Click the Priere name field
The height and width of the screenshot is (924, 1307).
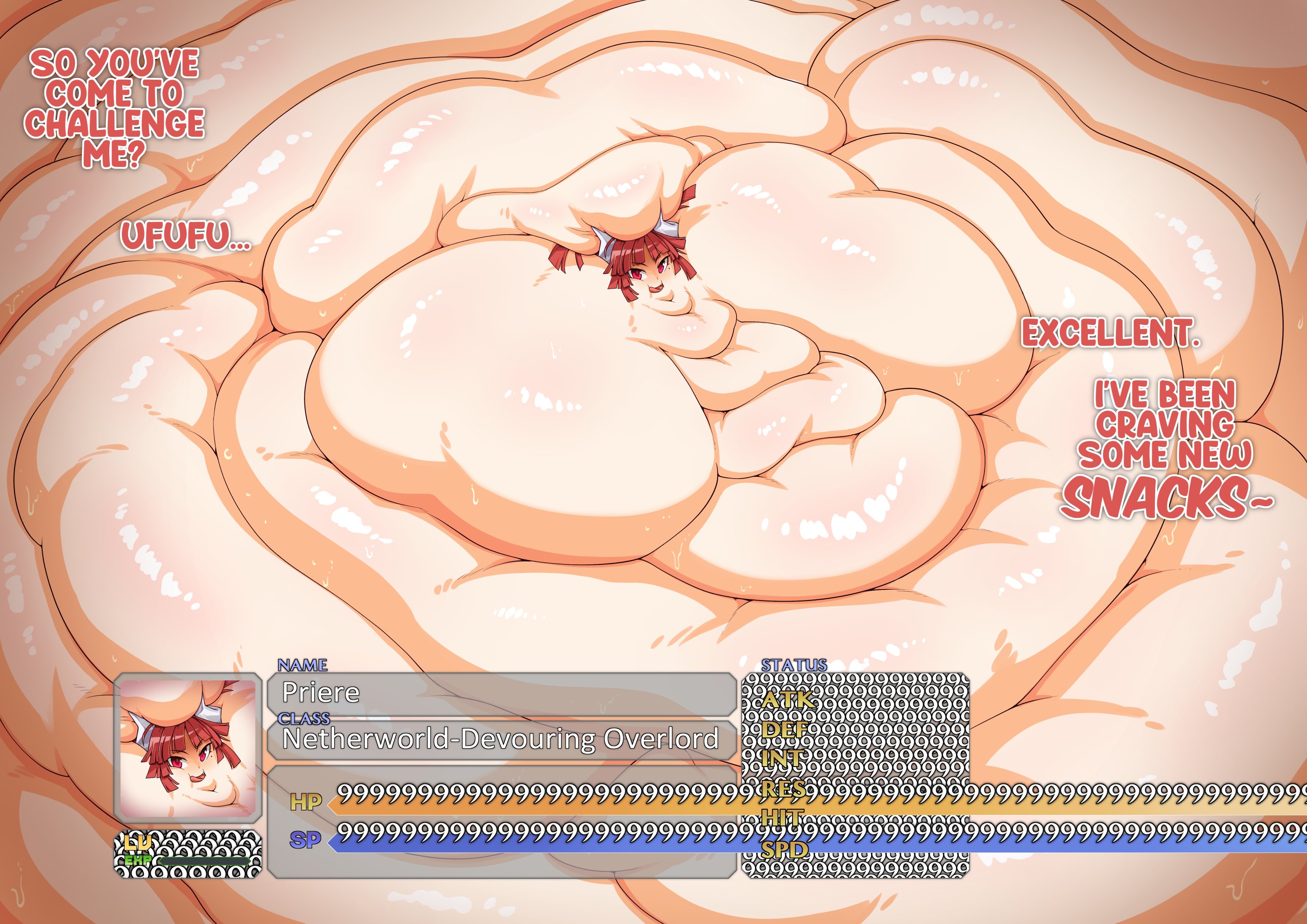[x=501, y=693]
